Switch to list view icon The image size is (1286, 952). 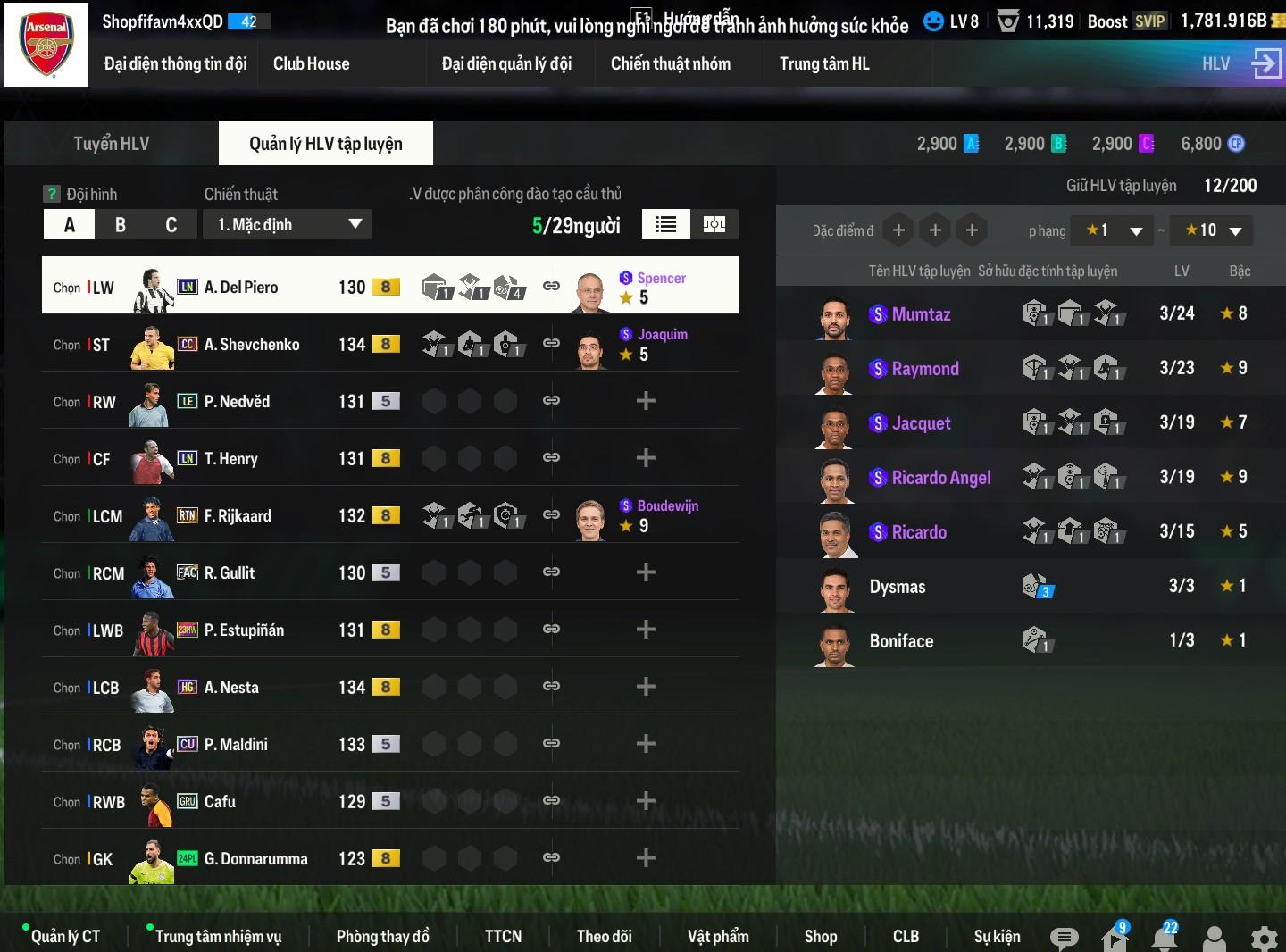(x=665, y=224)
